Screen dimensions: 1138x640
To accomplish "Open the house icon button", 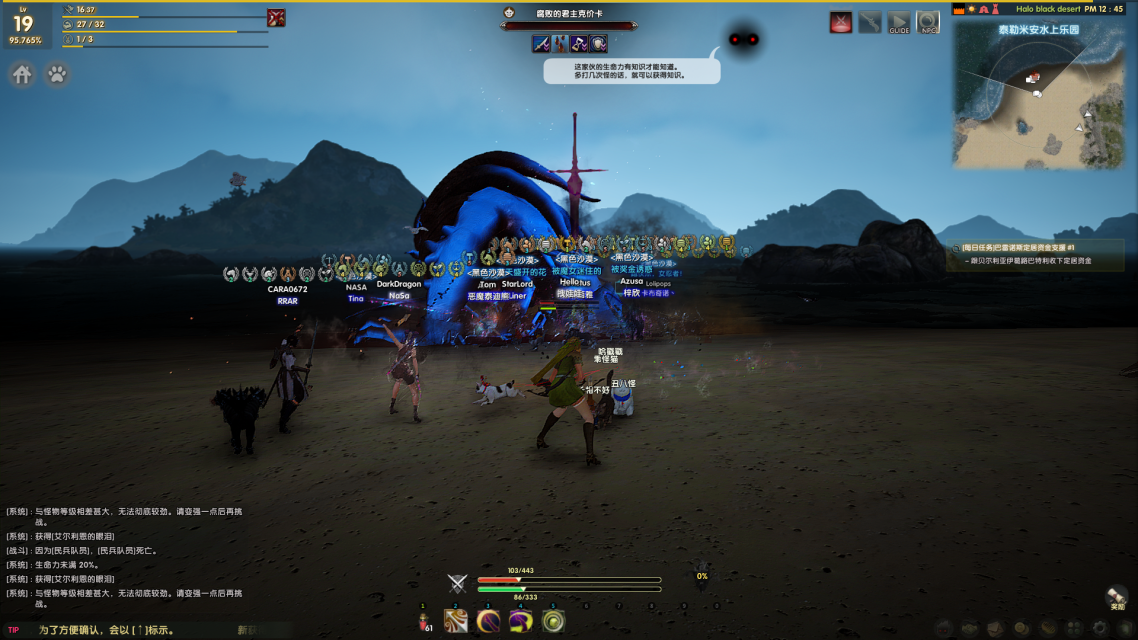I will tap(22, 75).
